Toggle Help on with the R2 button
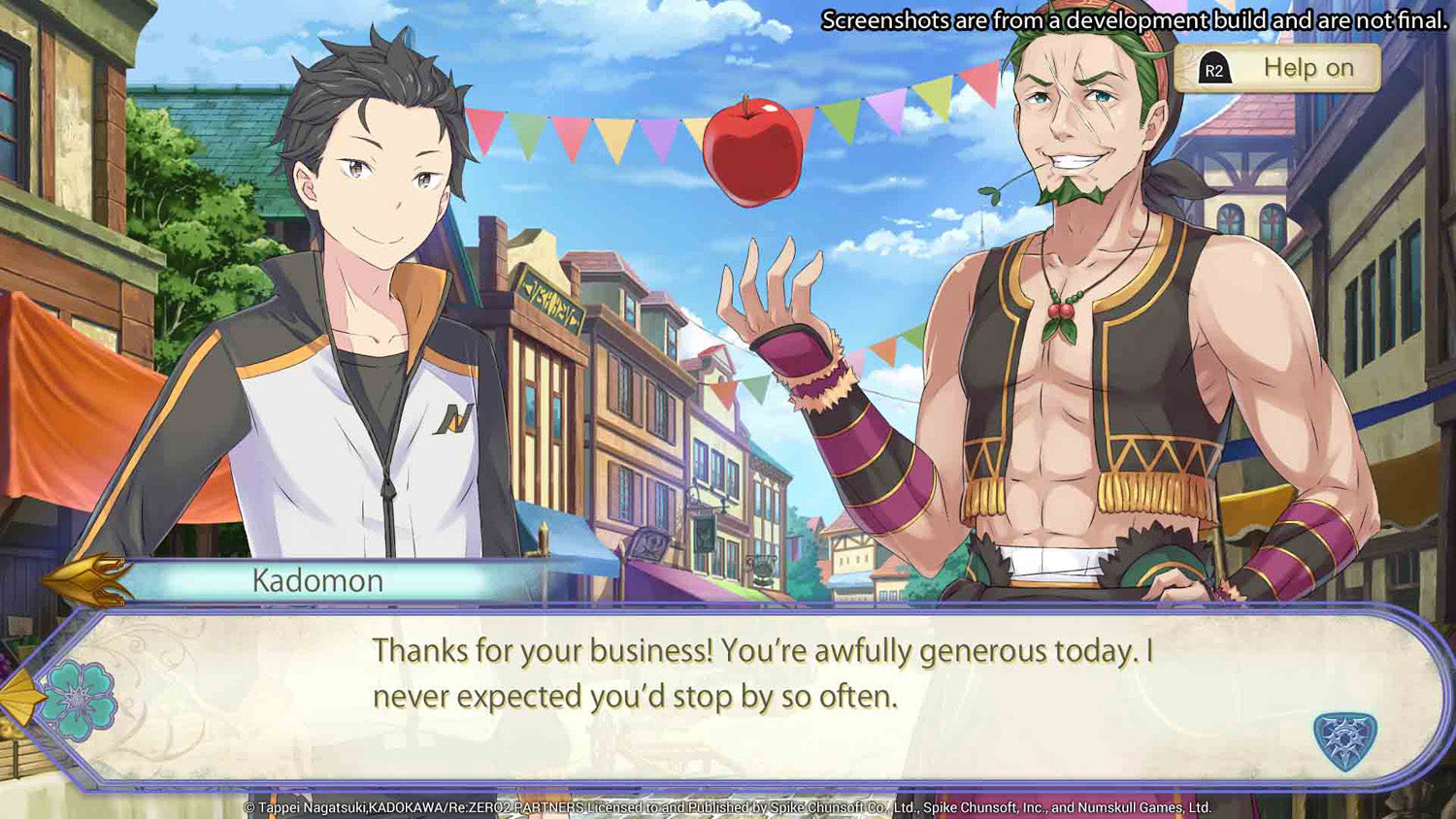This screenshot has height=819, width=1456. 1276,68
